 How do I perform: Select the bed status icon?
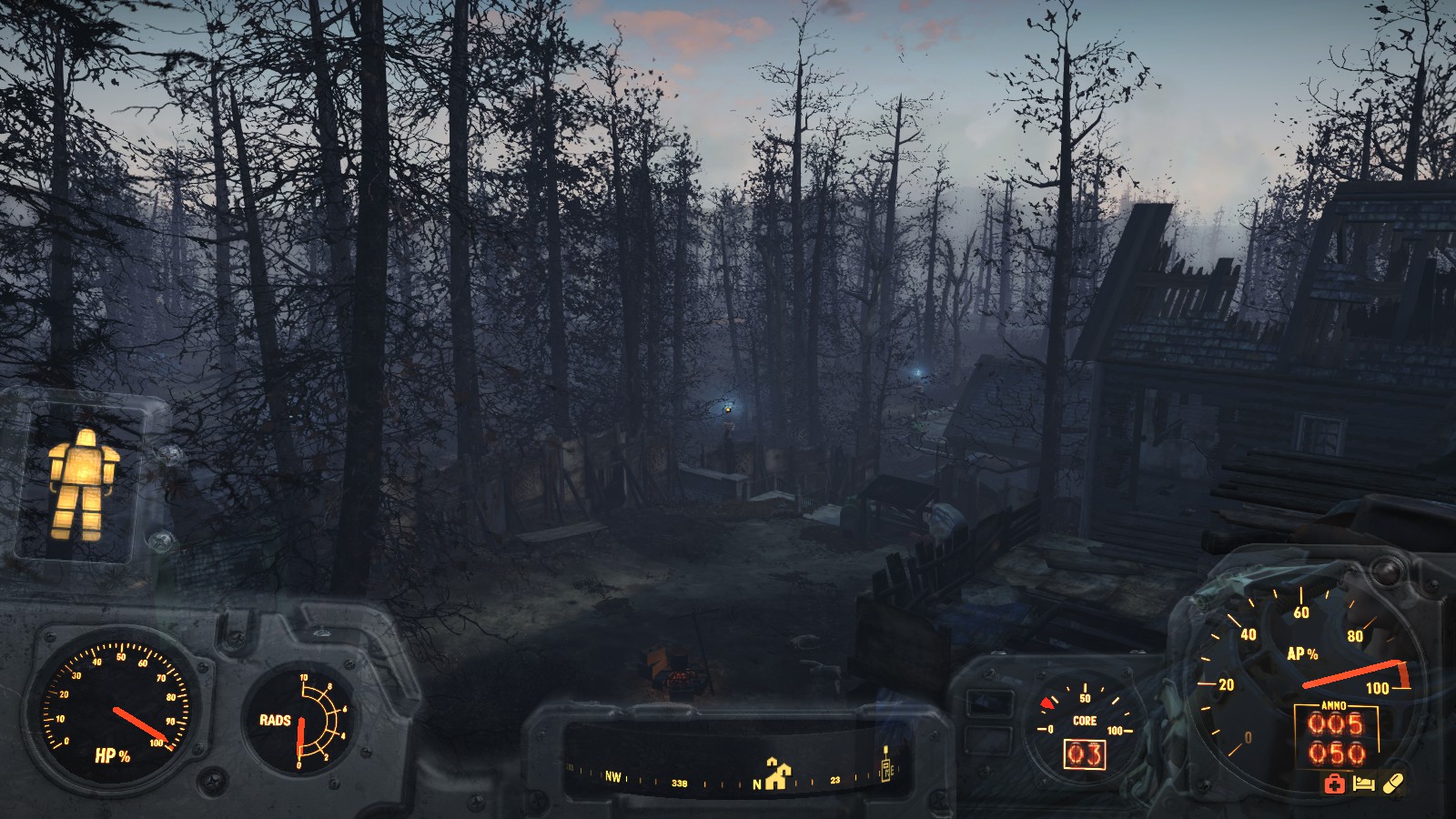click(1363, 784)
